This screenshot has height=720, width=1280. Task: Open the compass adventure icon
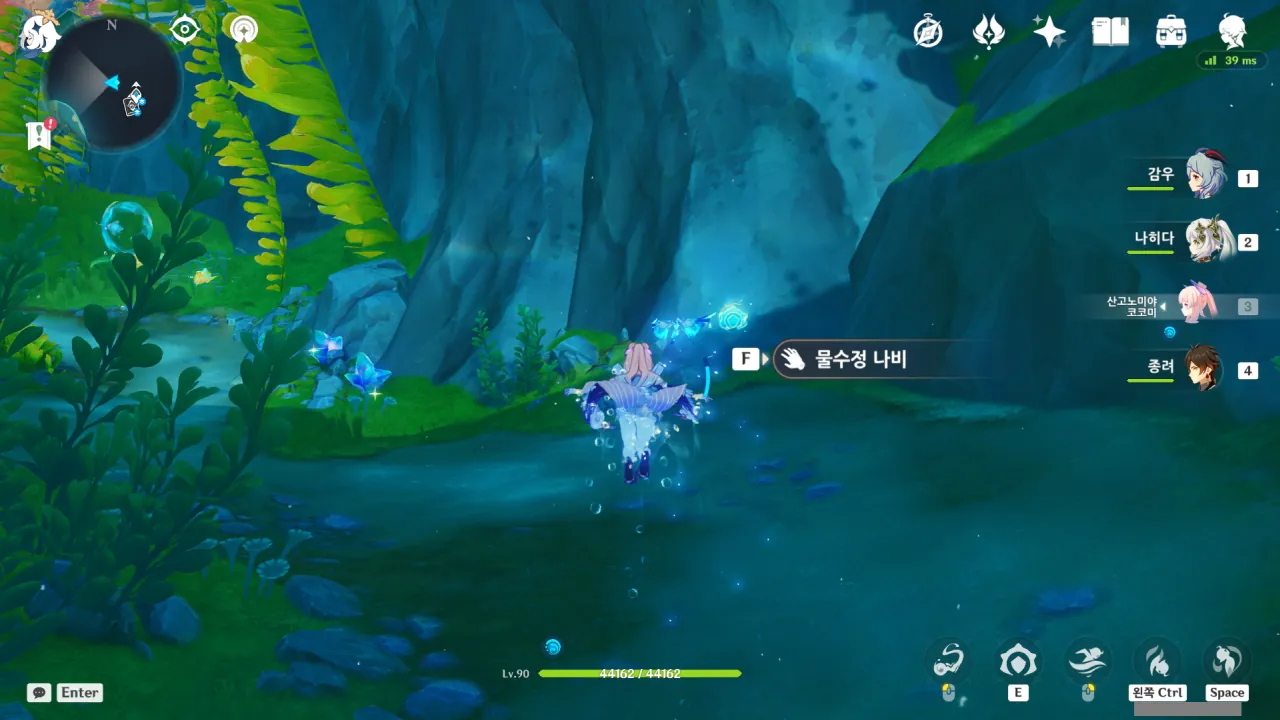click(928, 32)
